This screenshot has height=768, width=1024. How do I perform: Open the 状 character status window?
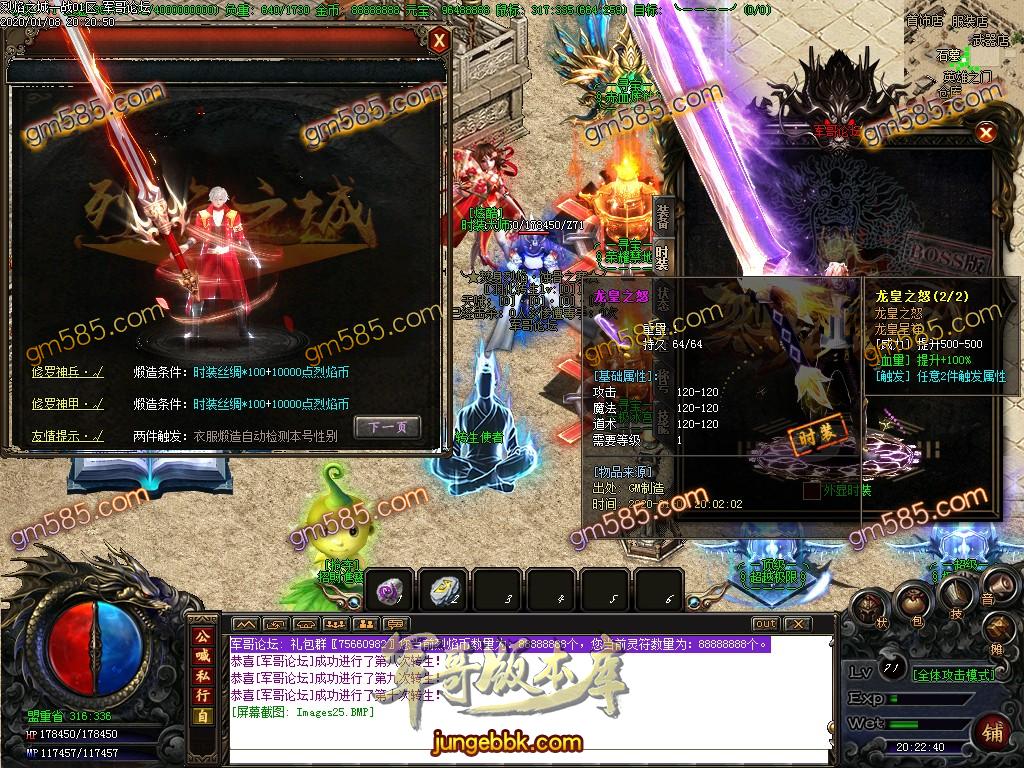click(x=869, y=609)
